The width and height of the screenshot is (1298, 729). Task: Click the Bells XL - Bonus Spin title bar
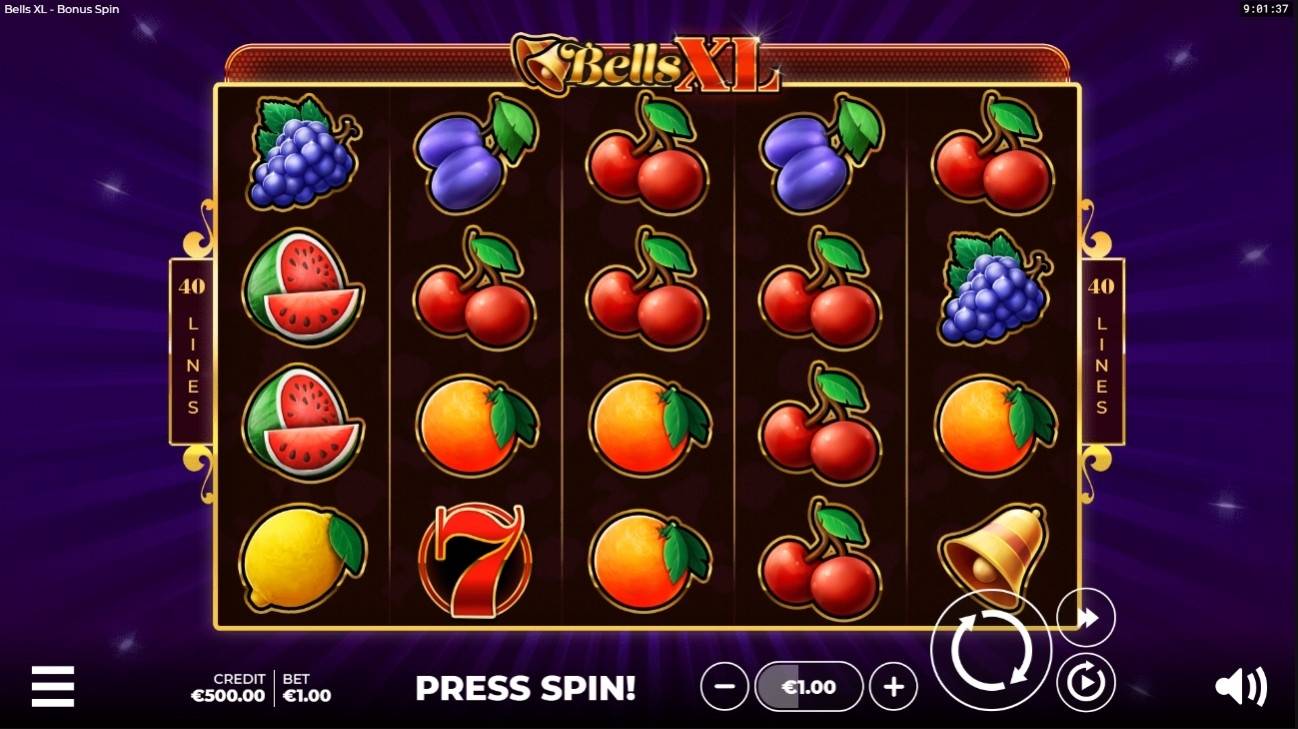click(x=60, y=9)
